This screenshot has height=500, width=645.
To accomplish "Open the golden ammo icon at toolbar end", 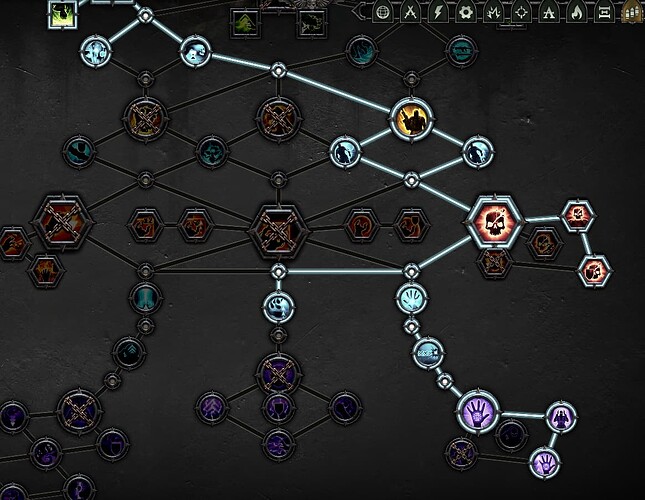I will tap(632, 12).
